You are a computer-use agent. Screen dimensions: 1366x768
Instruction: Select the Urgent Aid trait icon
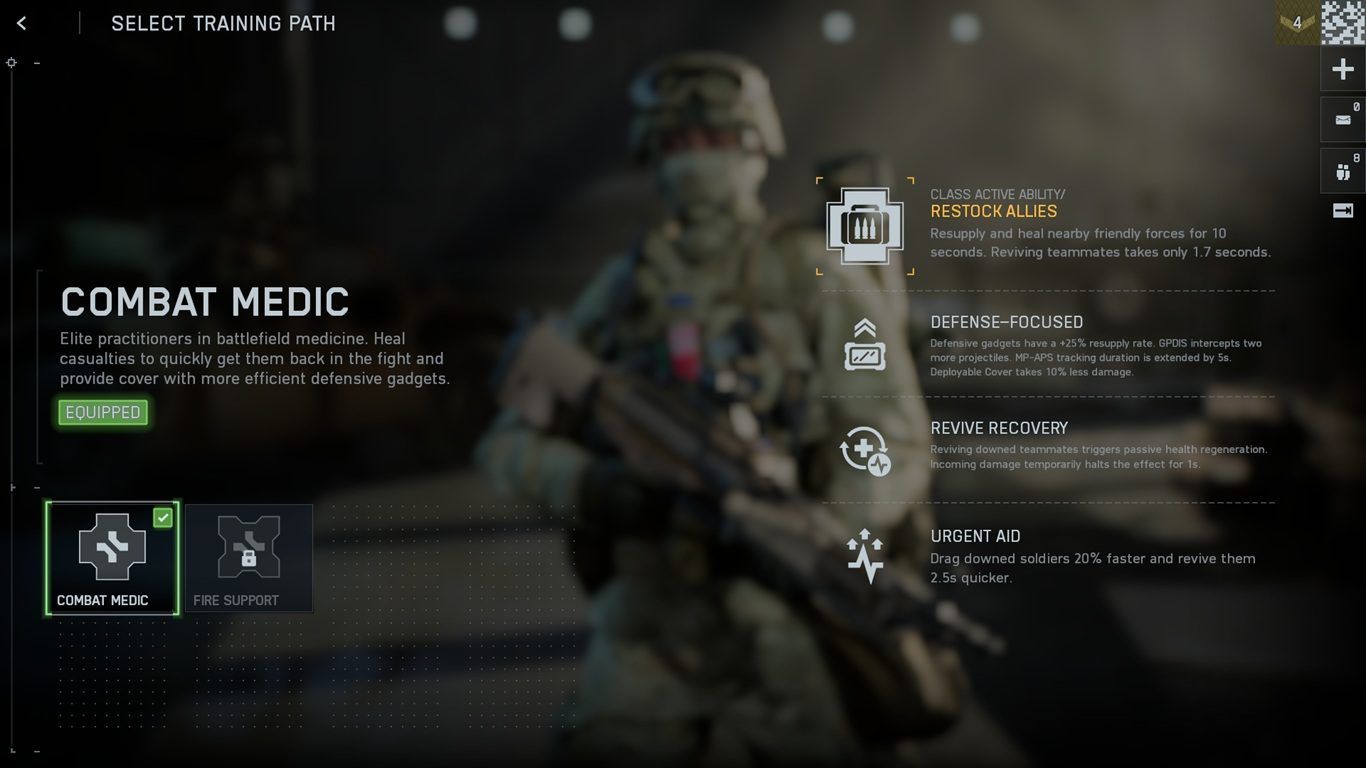pos(865,557)
